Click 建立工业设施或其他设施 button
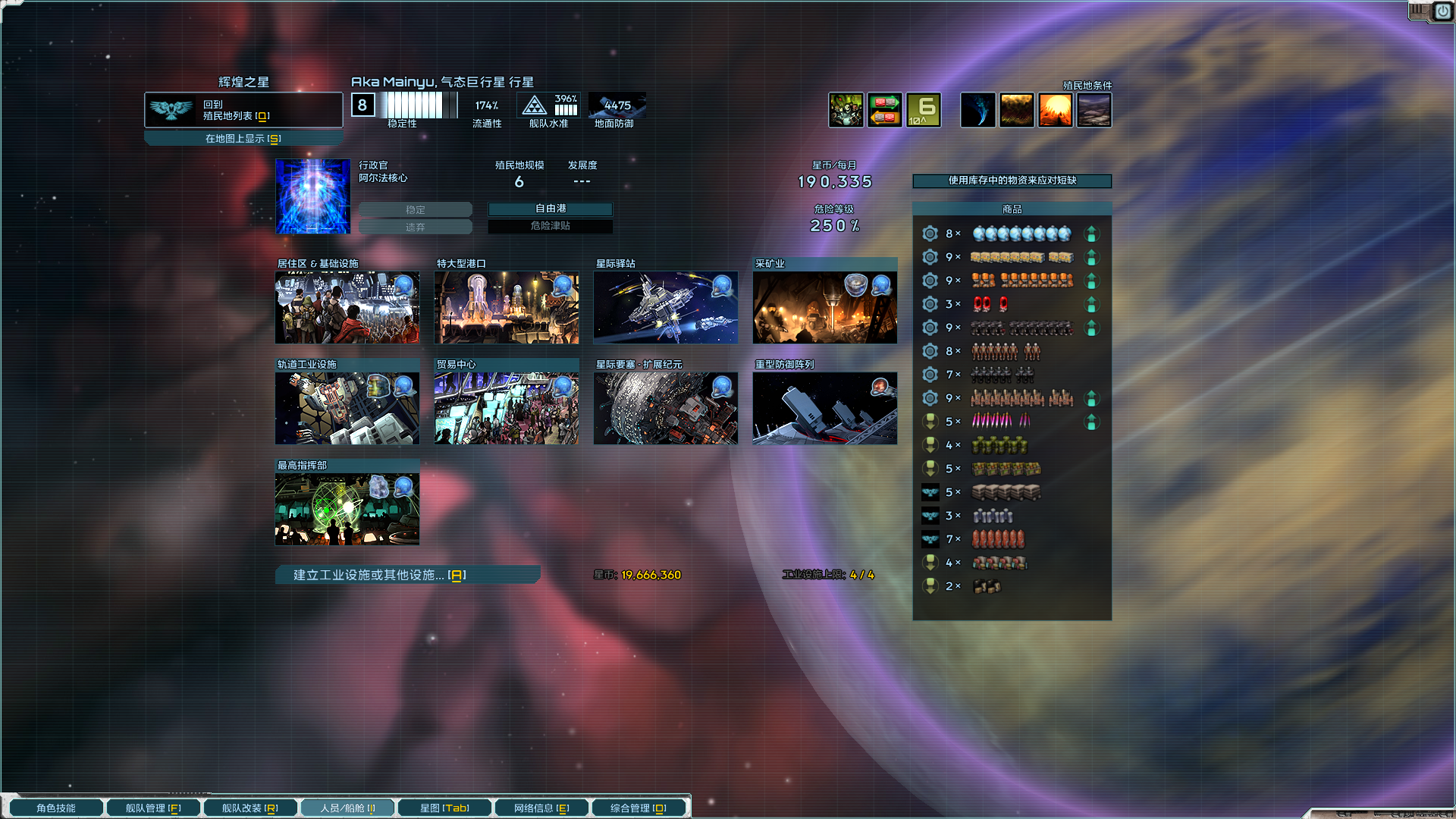This screenshot has width=1456, height=819. pyautogui.click(x=407, y=575)
